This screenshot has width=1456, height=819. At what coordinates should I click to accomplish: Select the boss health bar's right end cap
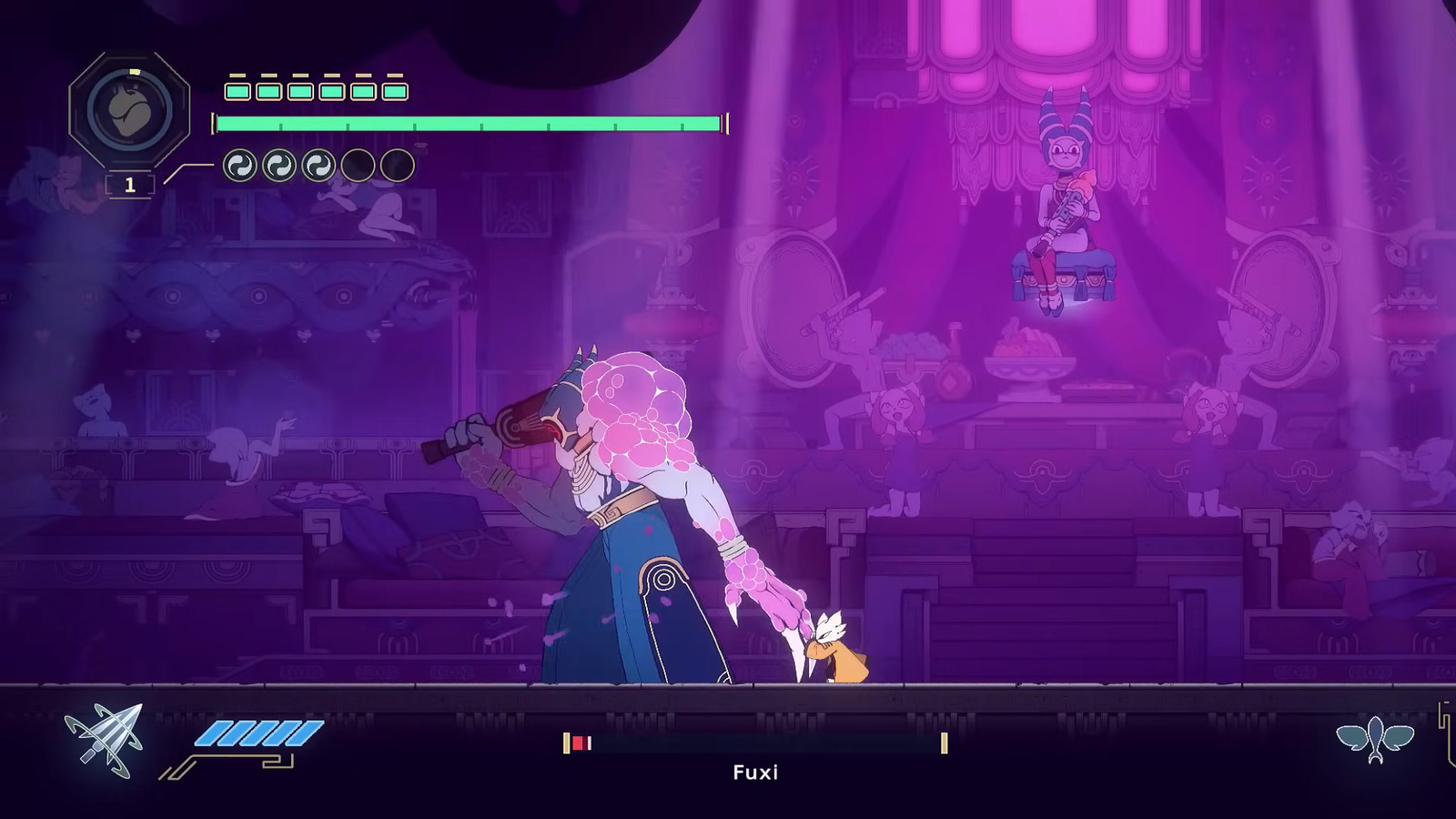[x=945, y=741]
